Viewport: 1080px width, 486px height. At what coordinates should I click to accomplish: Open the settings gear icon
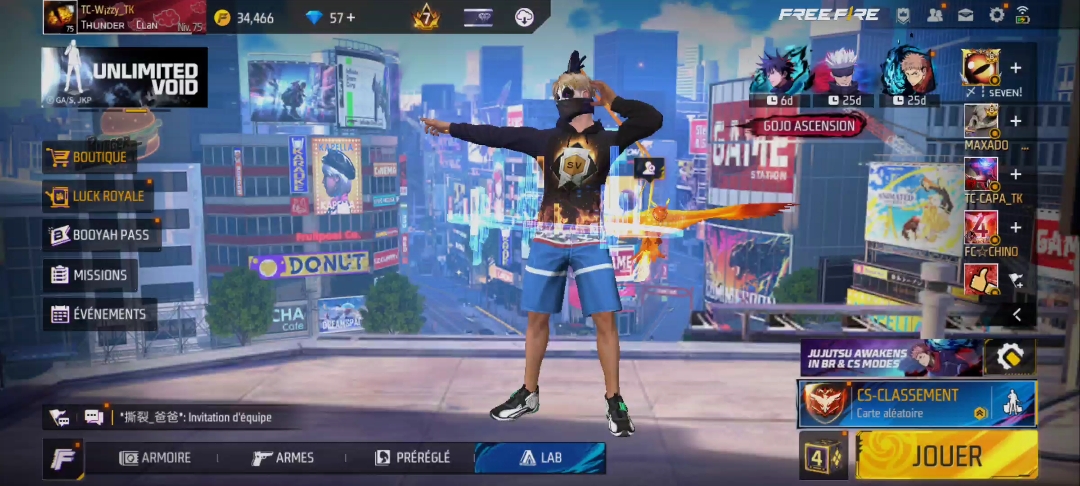coord(997,15)
